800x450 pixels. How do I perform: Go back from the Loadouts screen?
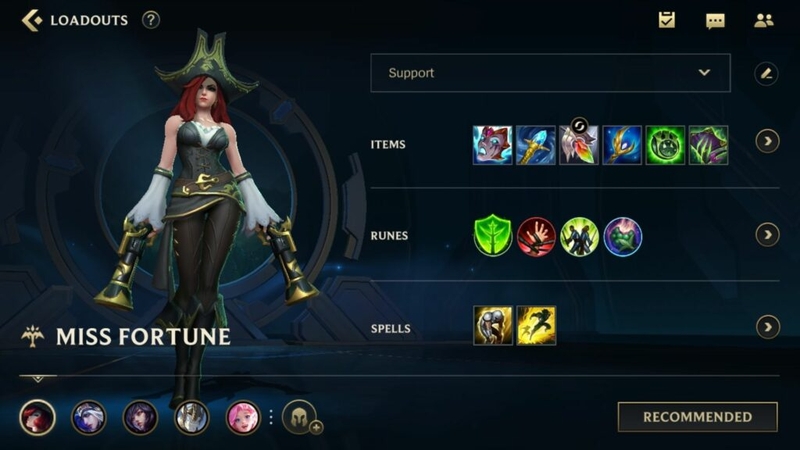(x=32, y=20)
